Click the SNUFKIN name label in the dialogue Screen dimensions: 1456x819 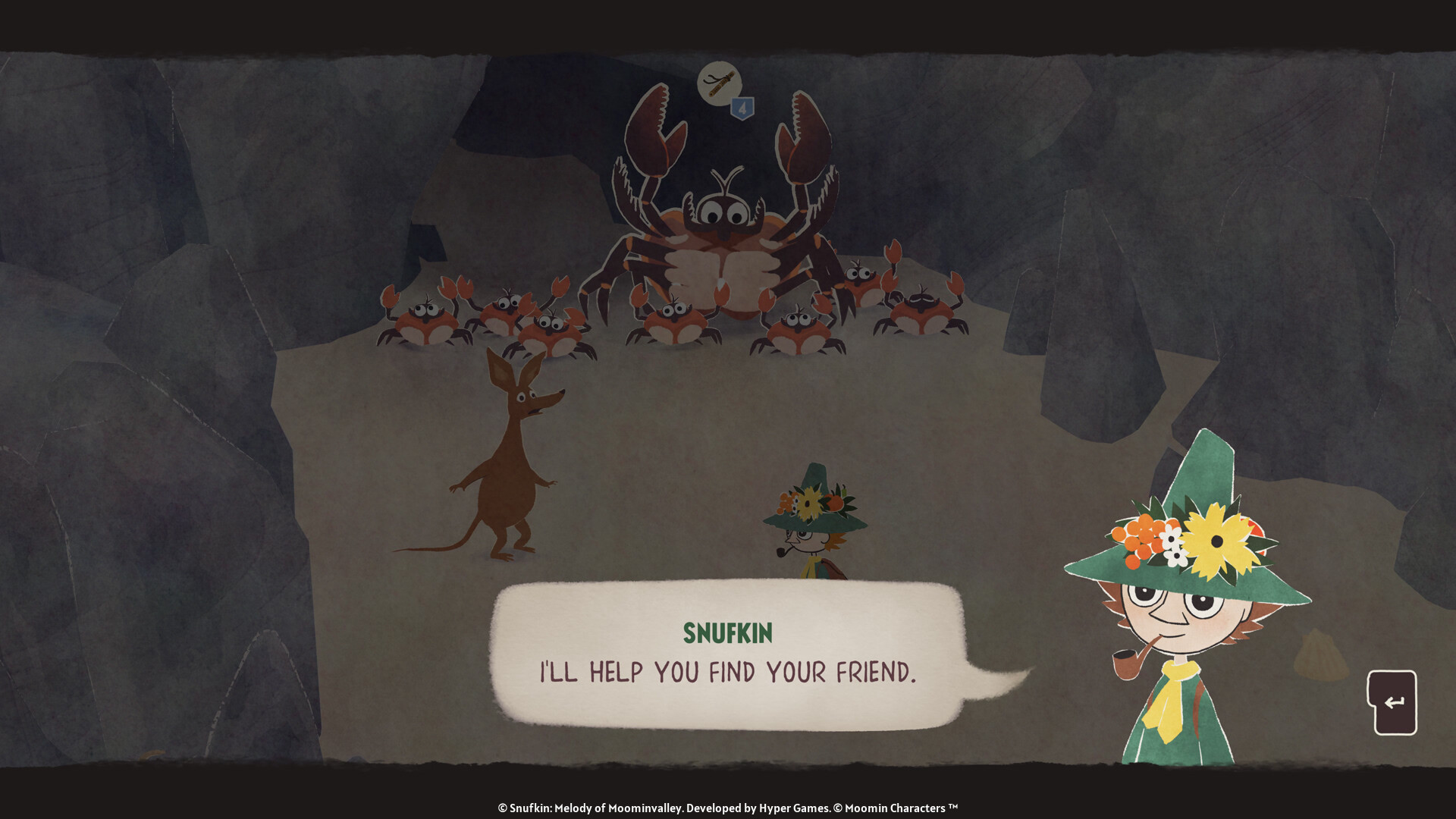pos(730,634)
